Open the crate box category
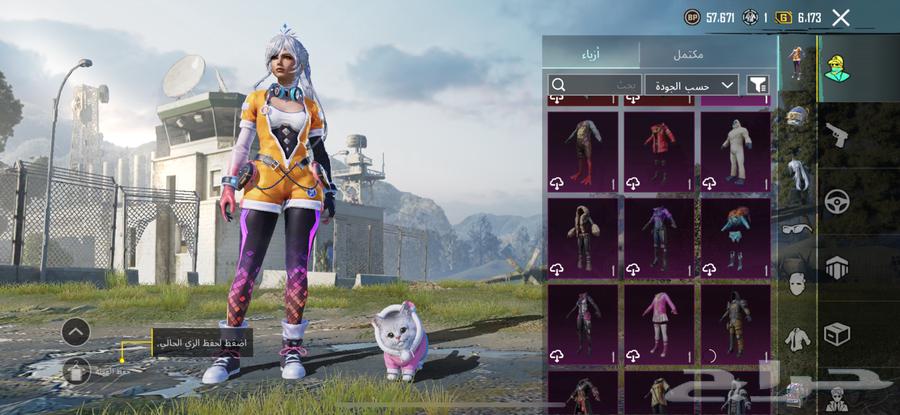 [836, 333]
